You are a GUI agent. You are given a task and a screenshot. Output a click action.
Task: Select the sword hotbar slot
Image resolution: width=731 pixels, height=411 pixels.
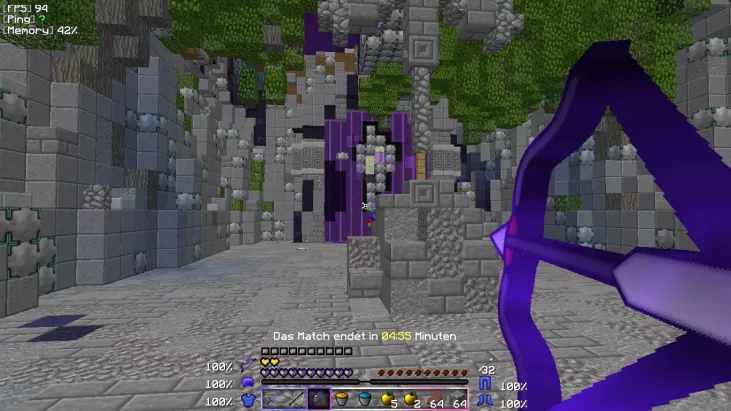273,399
